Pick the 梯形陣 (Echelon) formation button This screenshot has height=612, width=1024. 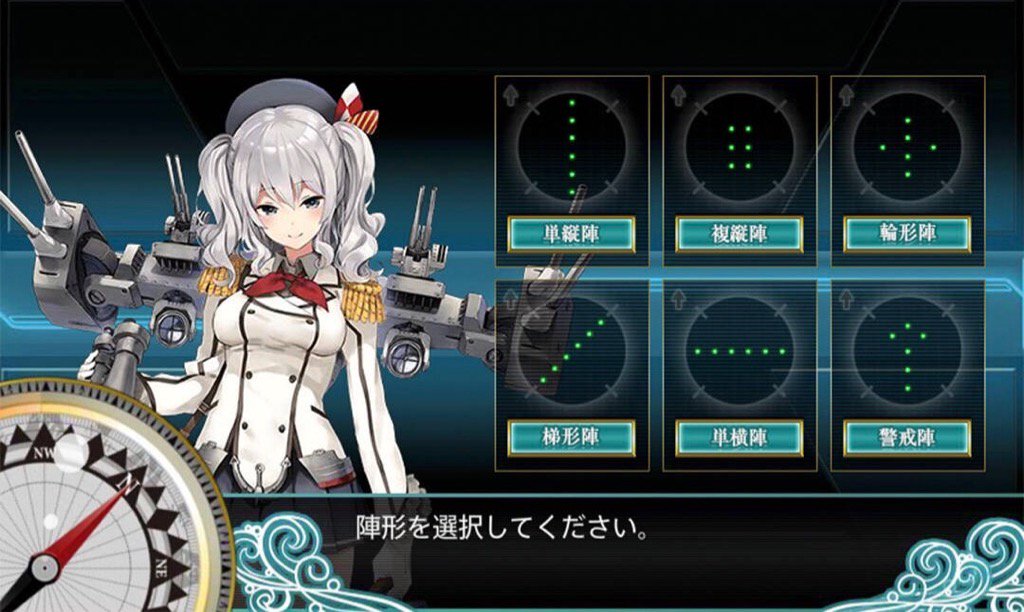tap(571, 437)
